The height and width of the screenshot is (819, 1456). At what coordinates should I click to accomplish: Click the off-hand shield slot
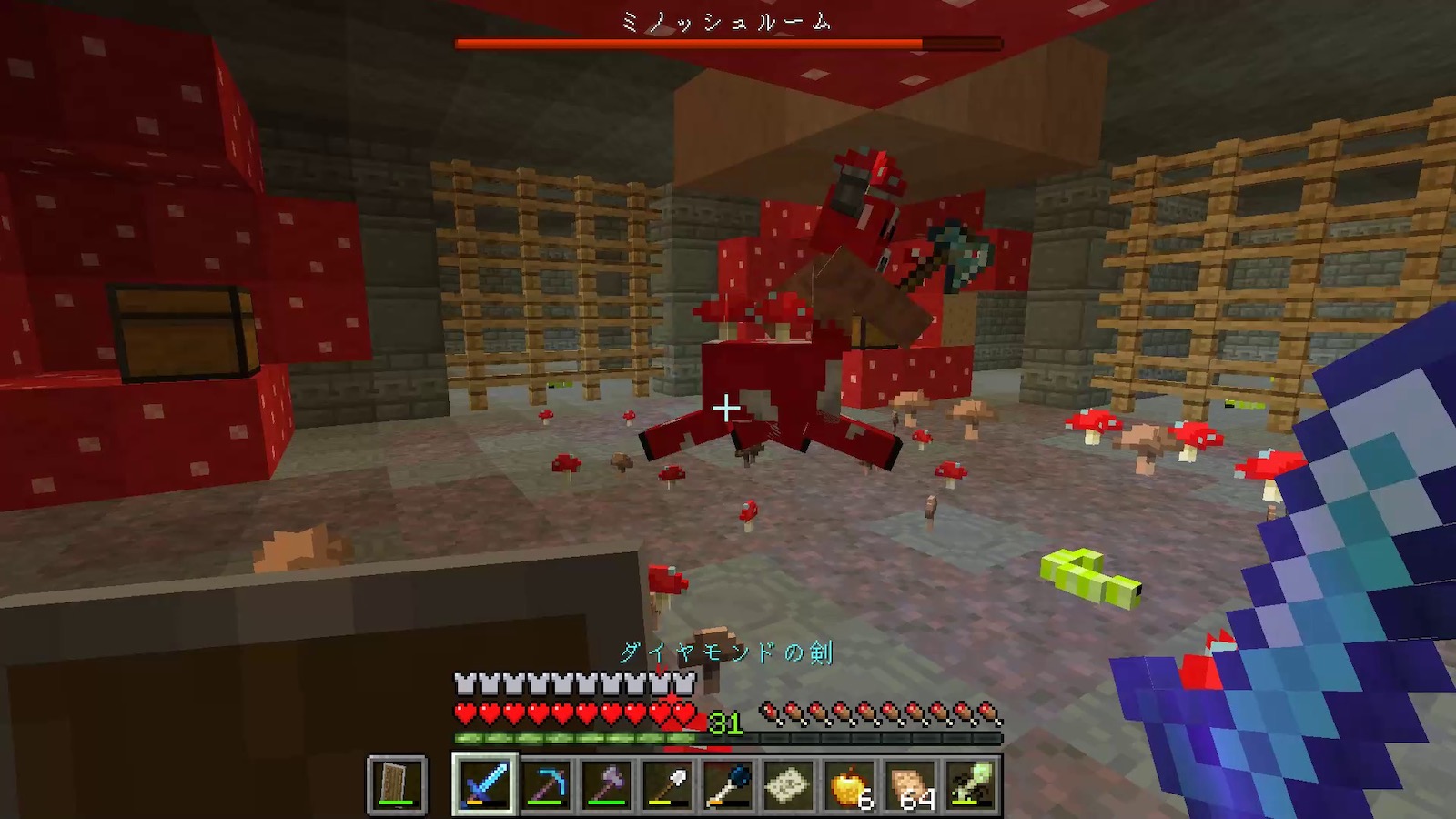pos(397,784)
